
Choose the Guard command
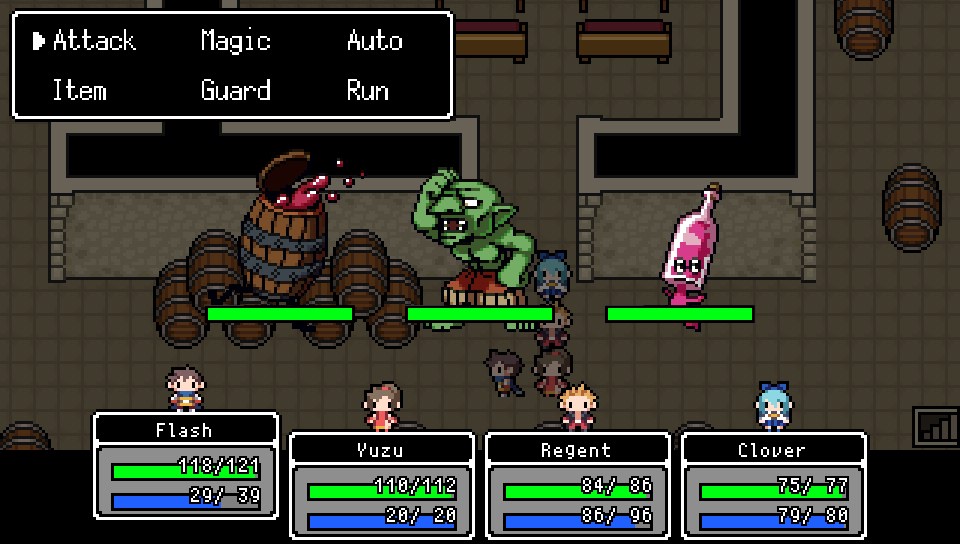(x=235, y=91)
